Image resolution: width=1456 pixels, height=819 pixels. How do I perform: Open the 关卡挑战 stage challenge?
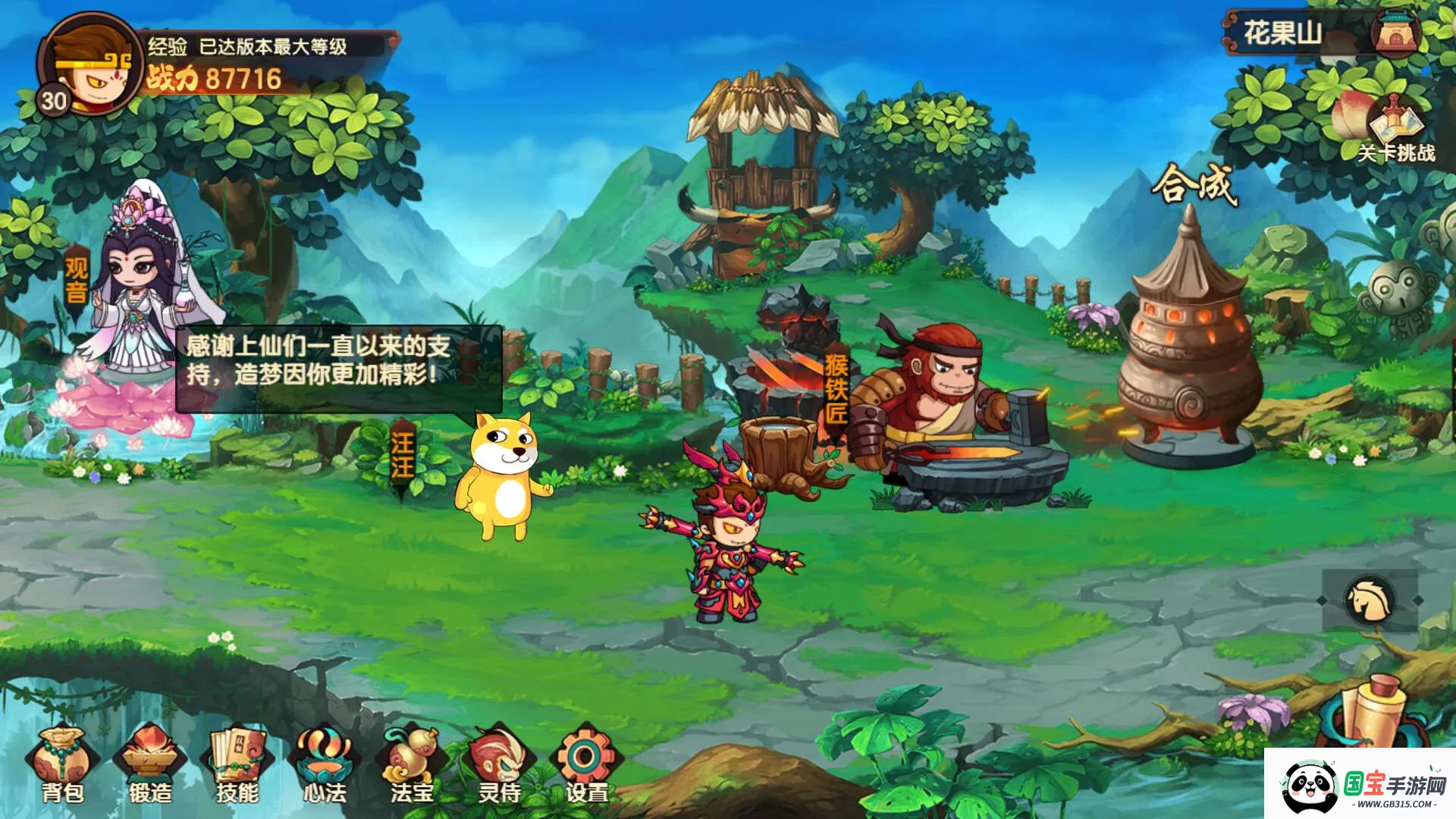1394,130
